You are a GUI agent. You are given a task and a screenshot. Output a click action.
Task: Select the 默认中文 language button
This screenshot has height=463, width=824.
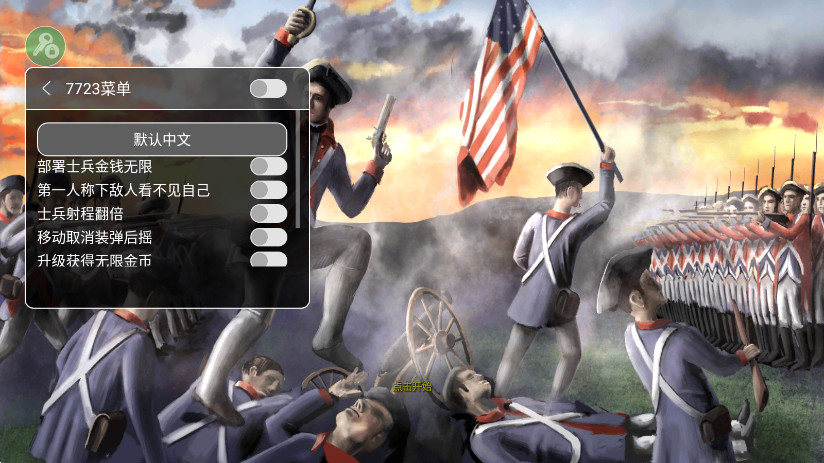[162, 139]
